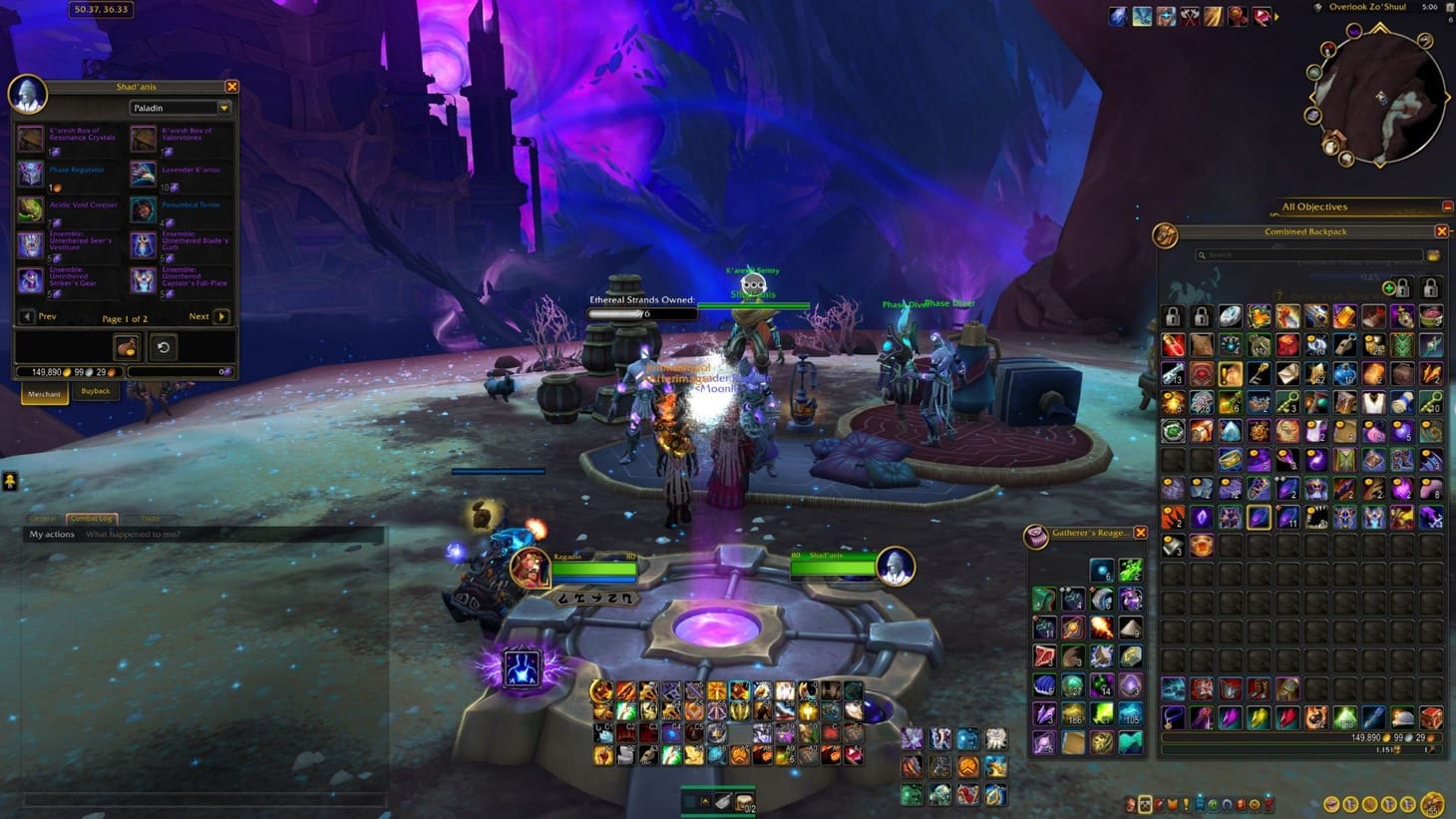
Task: Purchase the Lavender K'arroc item
Action: pyautogui.click(x=143, y=173)
